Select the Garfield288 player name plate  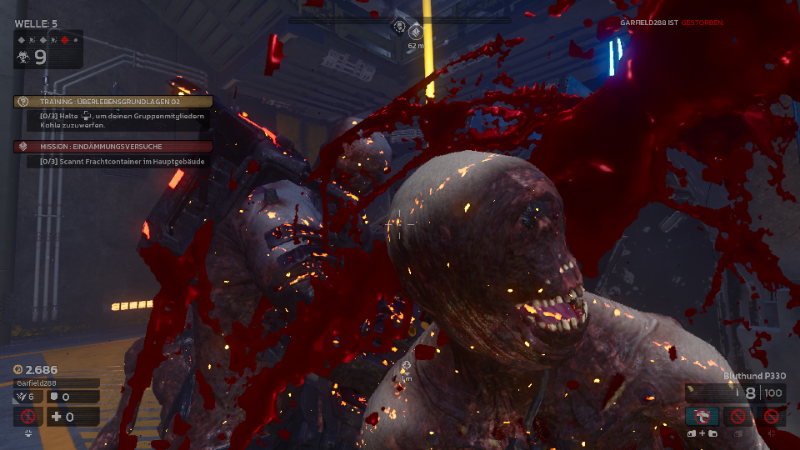tap(56, 383)
